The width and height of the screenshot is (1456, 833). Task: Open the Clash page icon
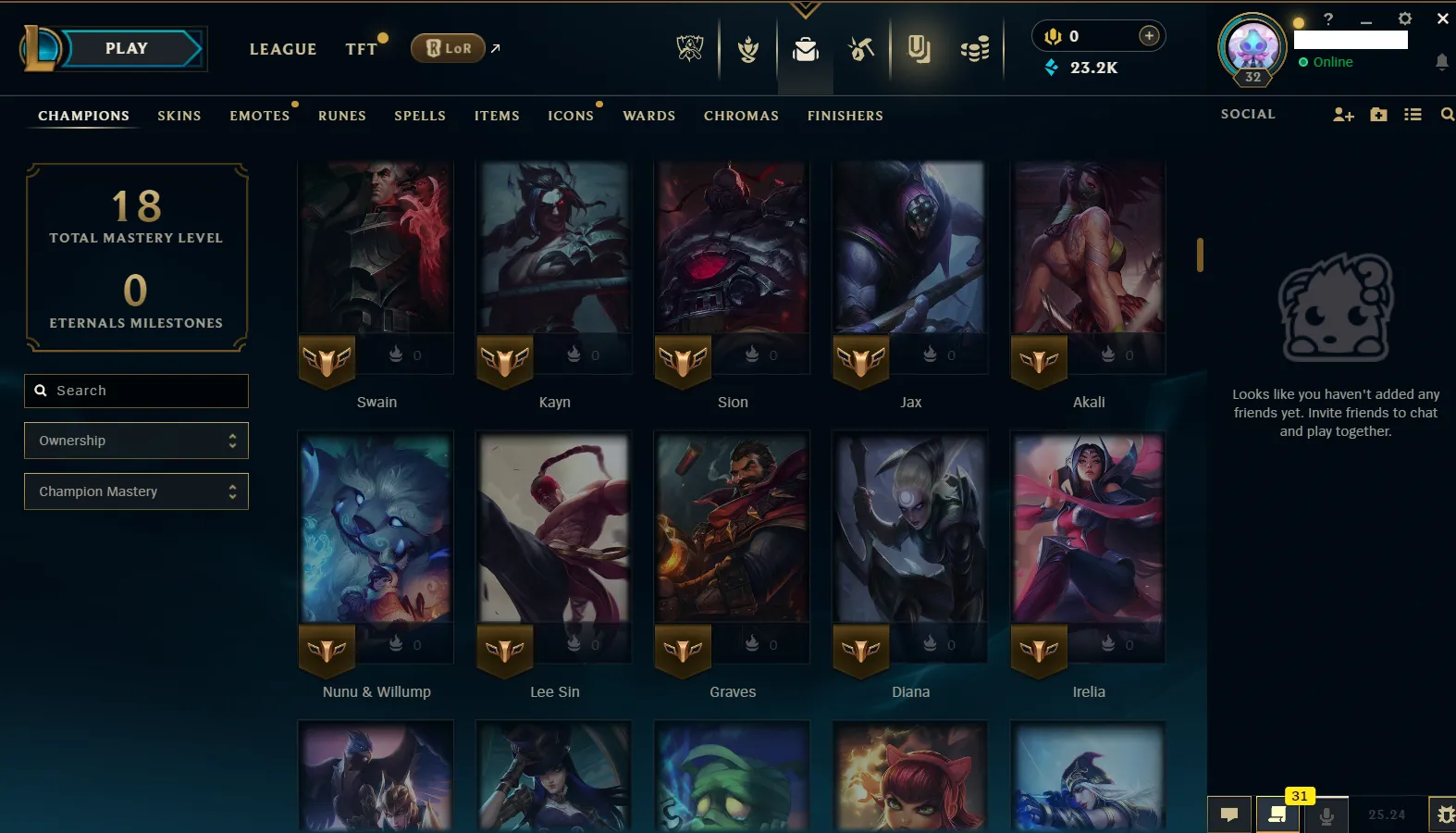(x=747, y=48)
